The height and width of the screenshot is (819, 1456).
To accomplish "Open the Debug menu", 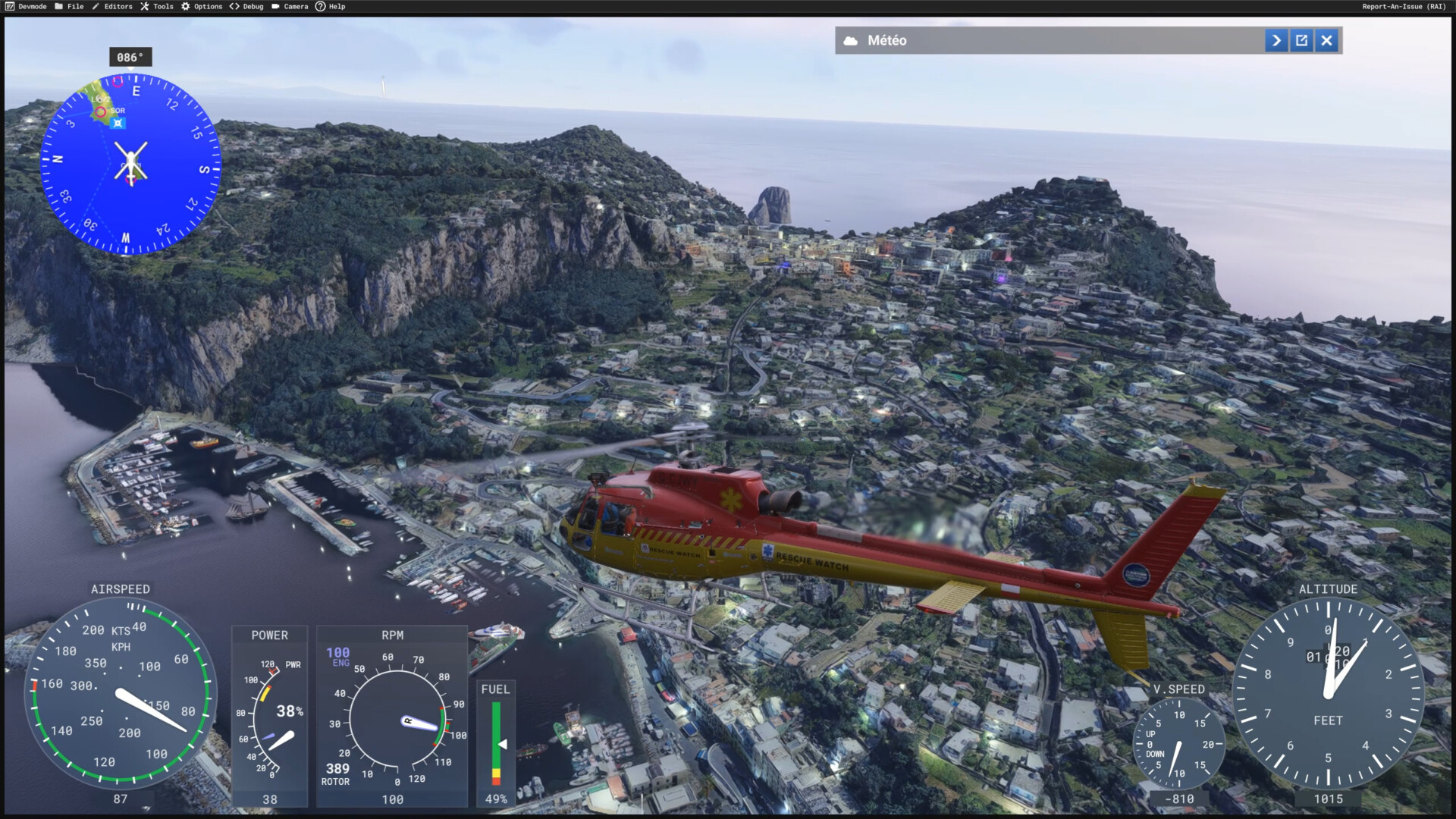I will 246,7.
